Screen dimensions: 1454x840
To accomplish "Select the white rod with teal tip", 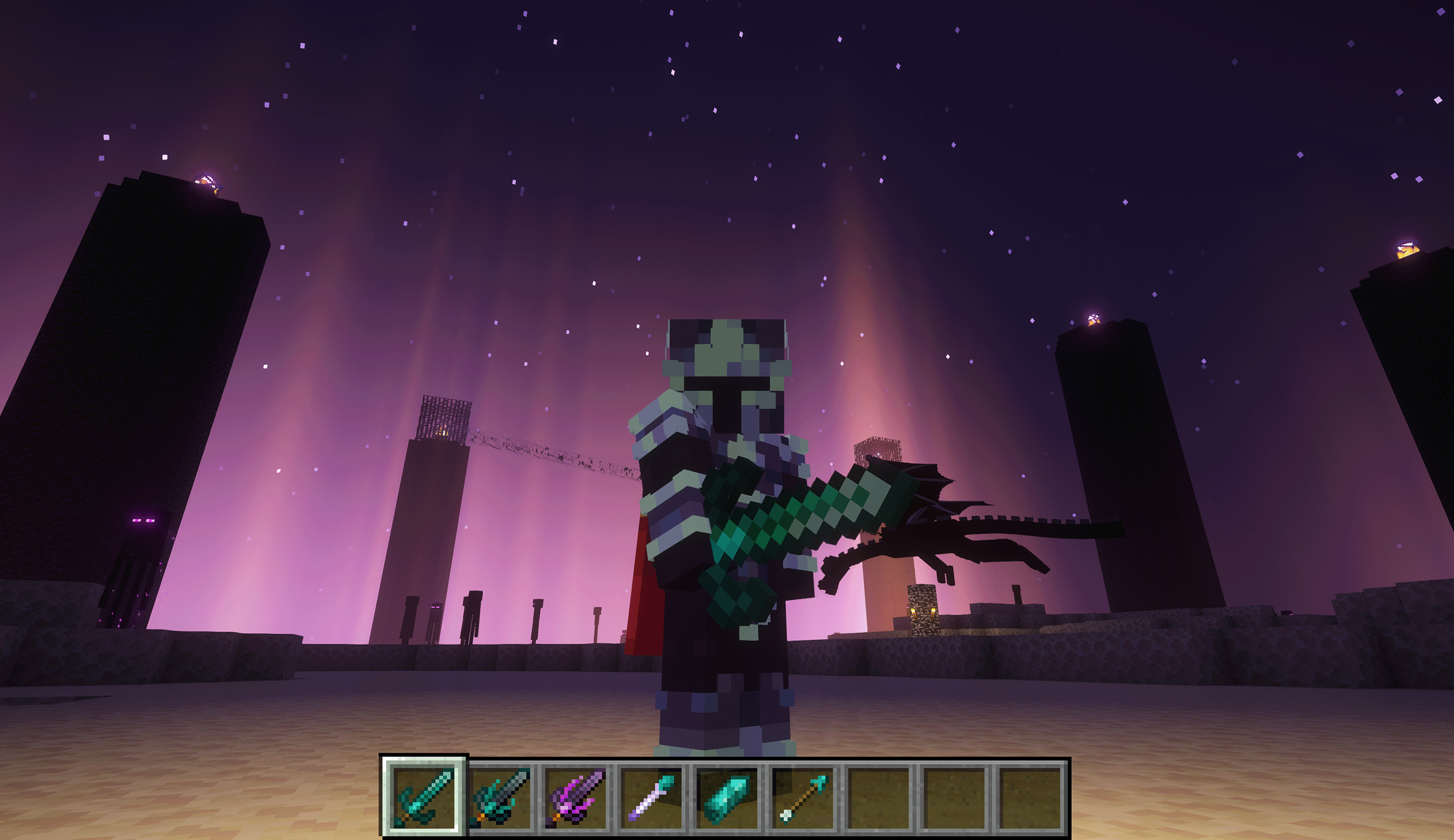I will point(651,797).
